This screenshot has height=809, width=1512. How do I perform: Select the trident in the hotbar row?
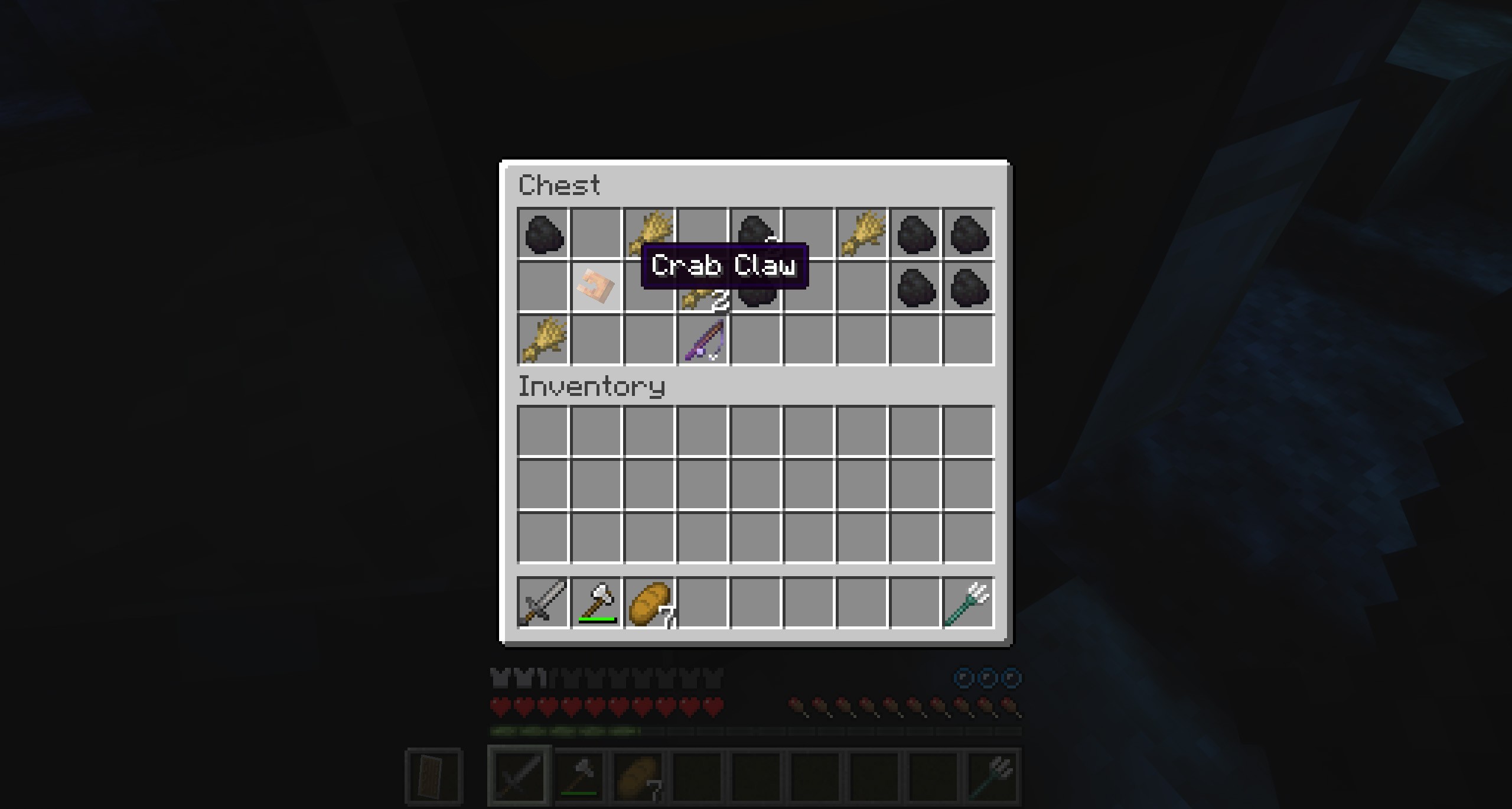(x=969, y=603)
